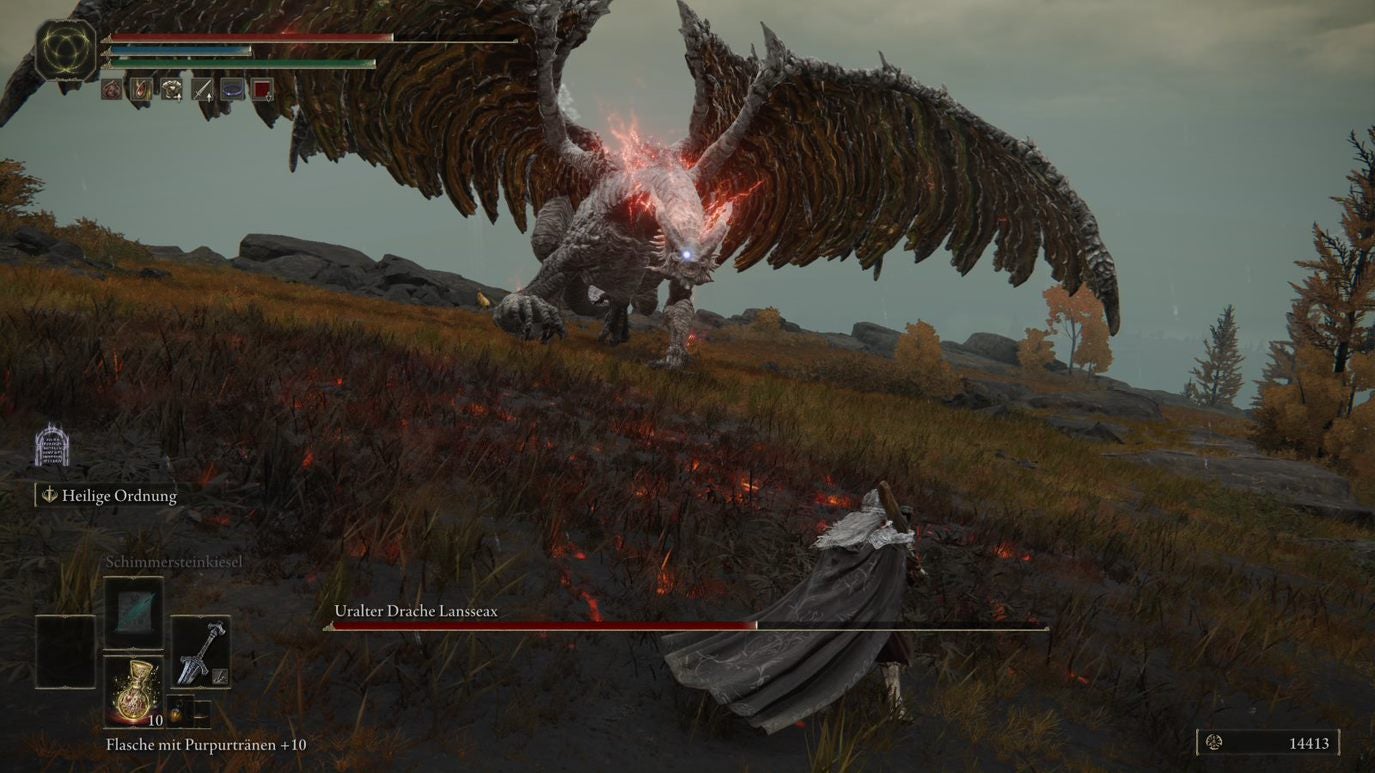Click the blue ring buff effect icon
This screenshot has height=773, width=1375.
[x=233, y=90]
